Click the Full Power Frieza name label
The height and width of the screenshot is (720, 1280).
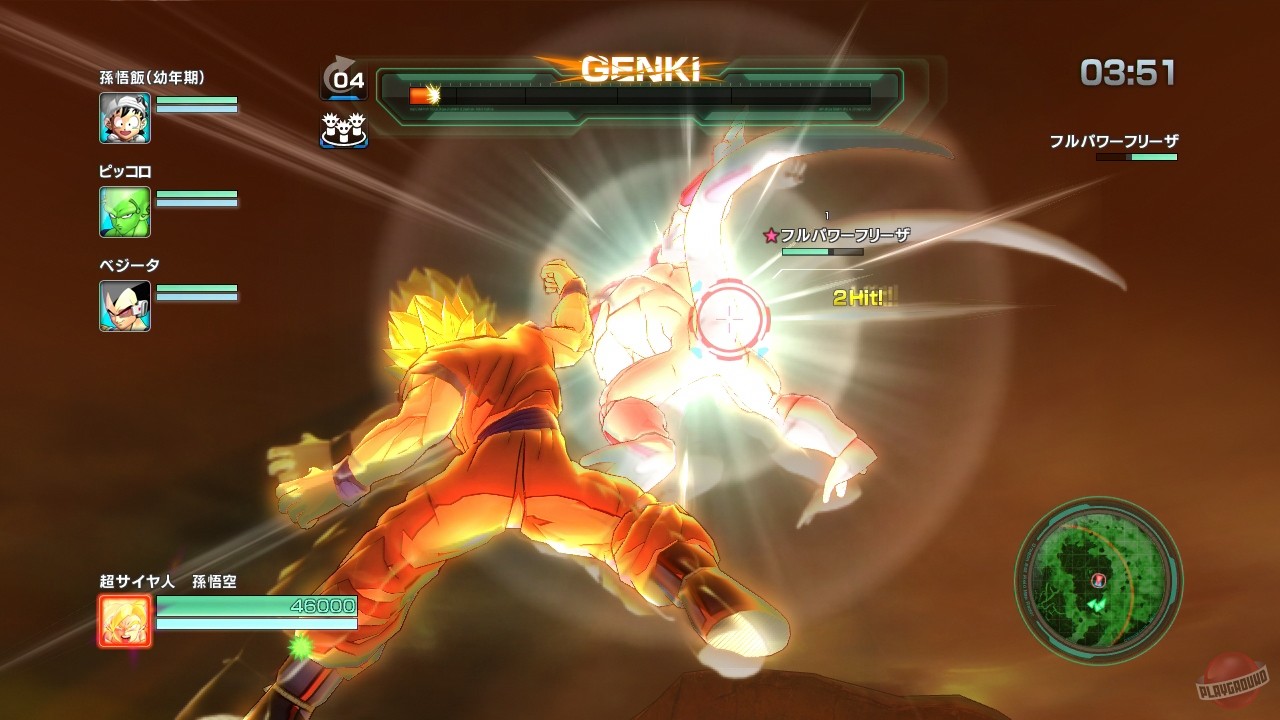coord(846,232)
